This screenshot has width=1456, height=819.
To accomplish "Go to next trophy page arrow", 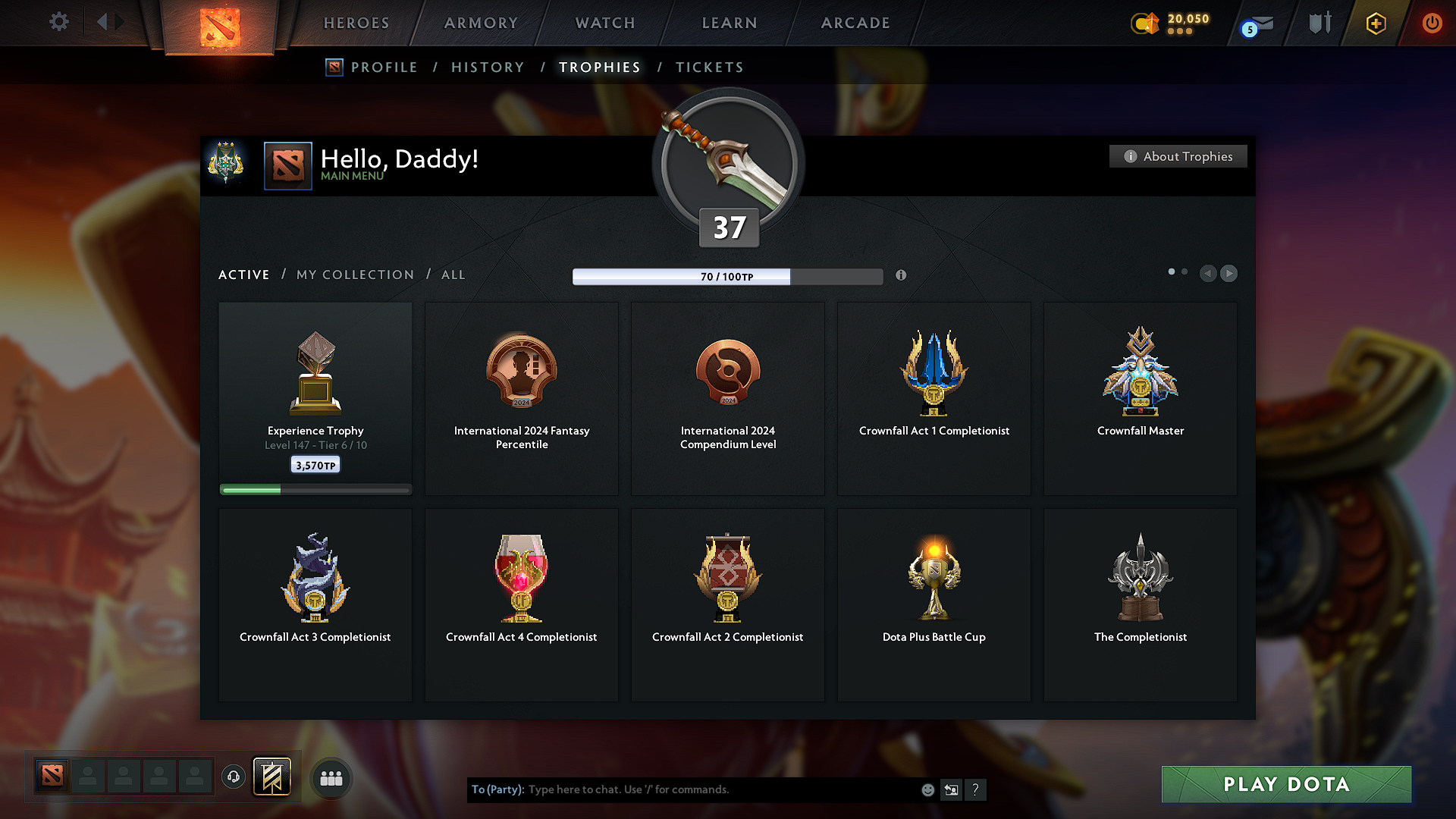I will (x=1229, y=273).
